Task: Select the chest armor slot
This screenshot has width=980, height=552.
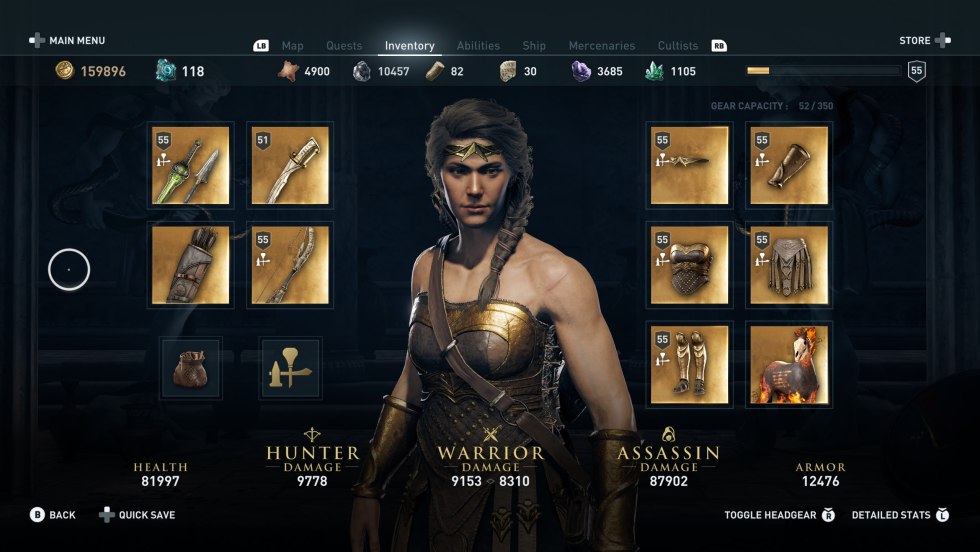Action: click(689, 265)
